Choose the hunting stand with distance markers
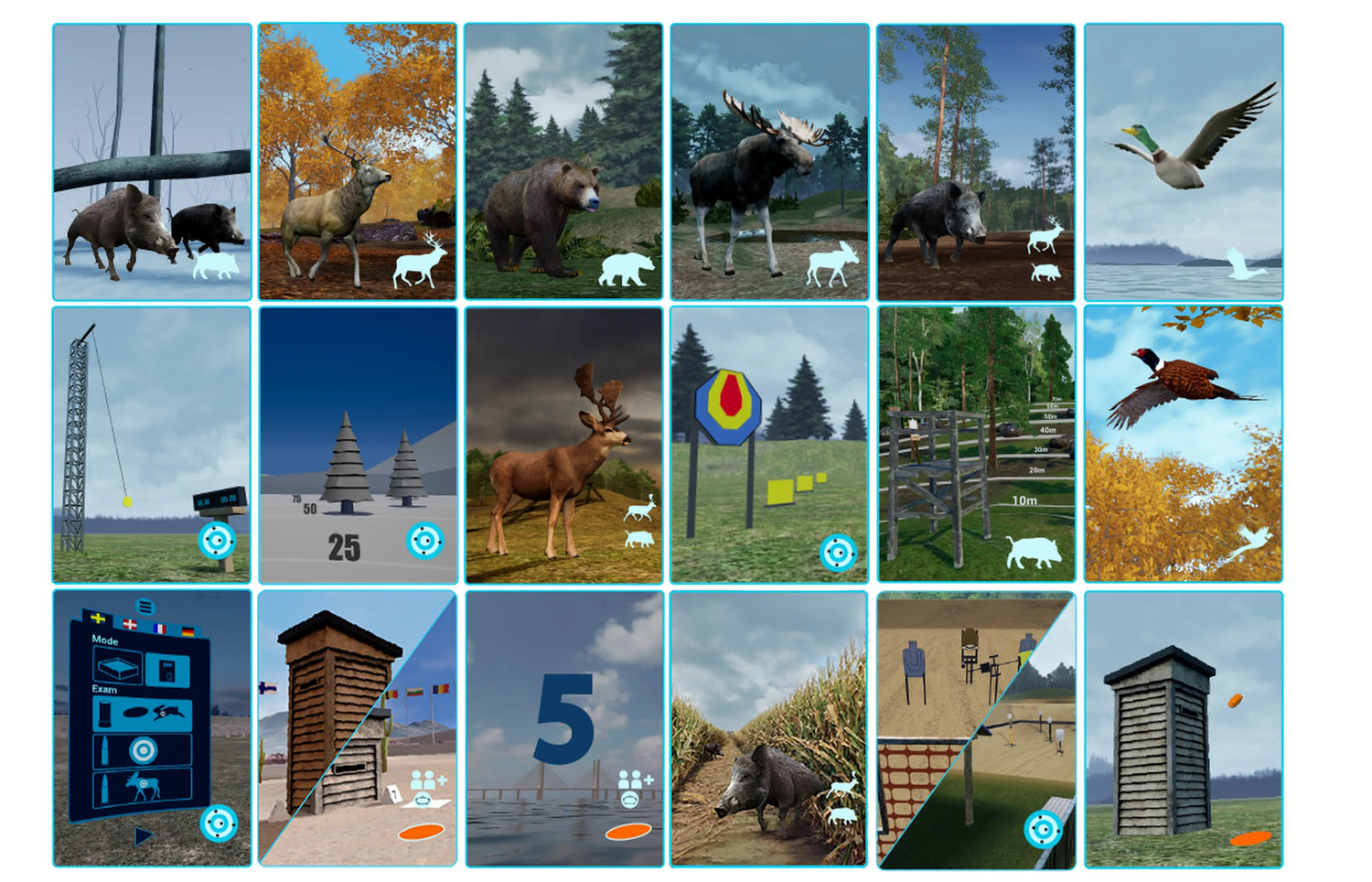The image size is (1372, 882). click(976, 445)
